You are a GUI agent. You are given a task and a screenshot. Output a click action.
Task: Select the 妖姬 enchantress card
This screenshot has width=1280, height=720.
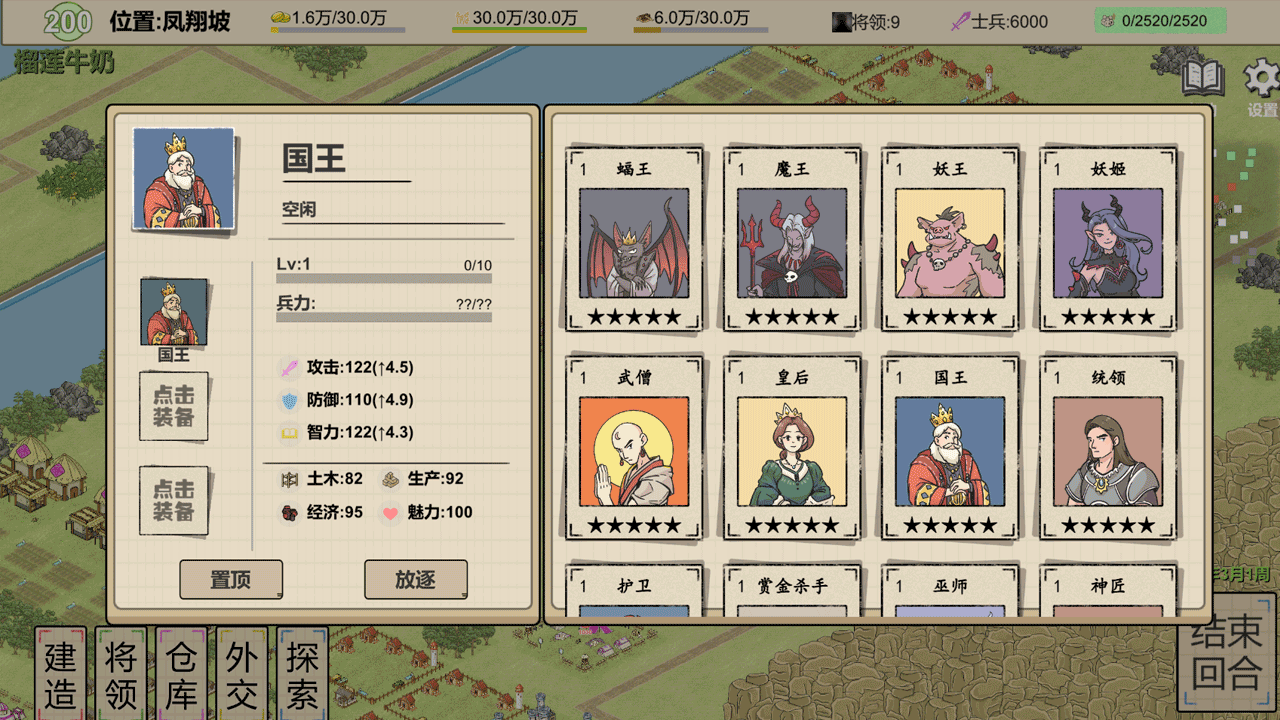point(1108,241)
